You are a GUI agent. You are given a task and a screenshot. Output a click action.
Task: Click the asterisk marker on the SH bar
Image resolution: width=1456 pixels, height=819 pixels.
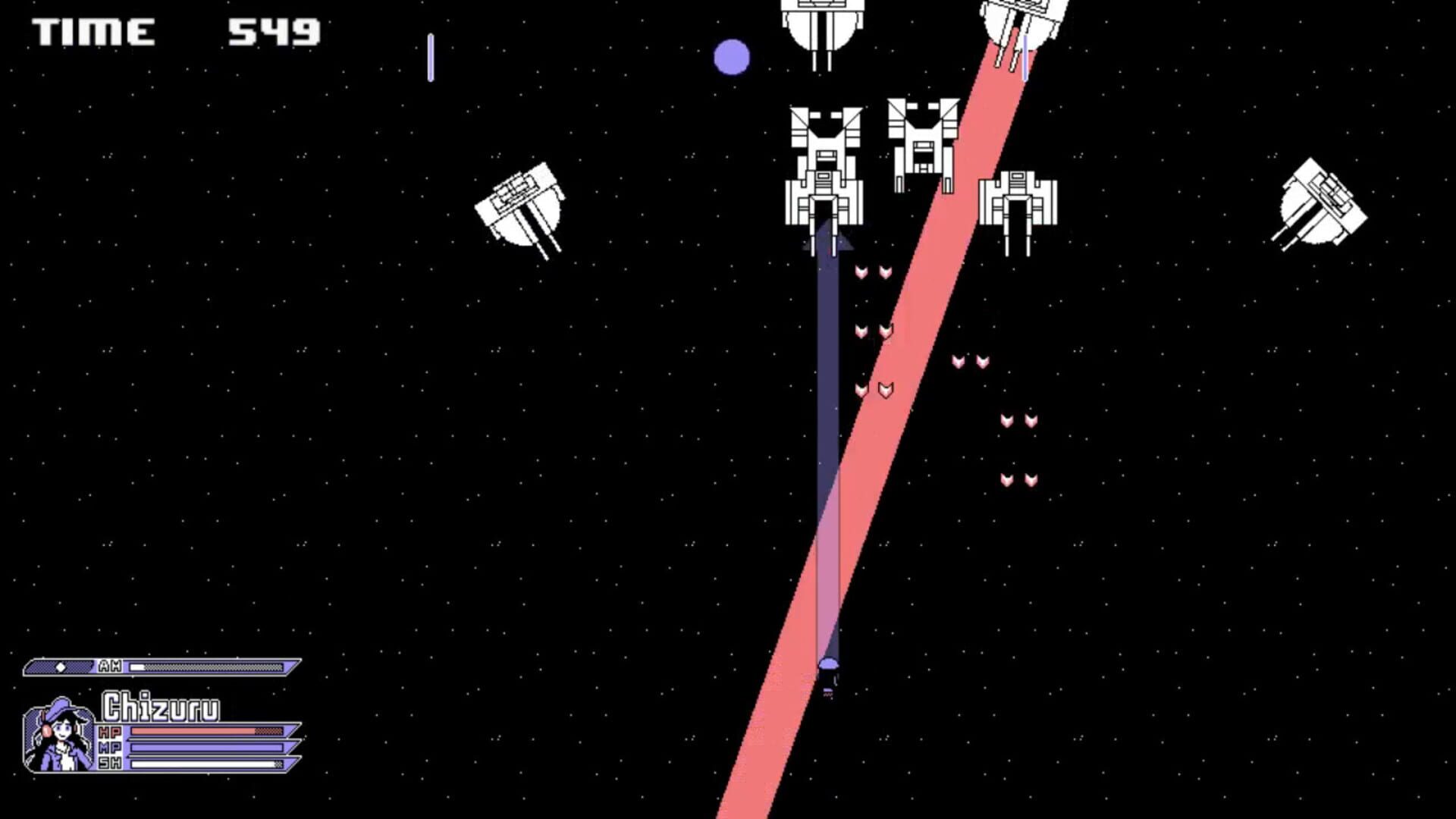coord(278,764)
